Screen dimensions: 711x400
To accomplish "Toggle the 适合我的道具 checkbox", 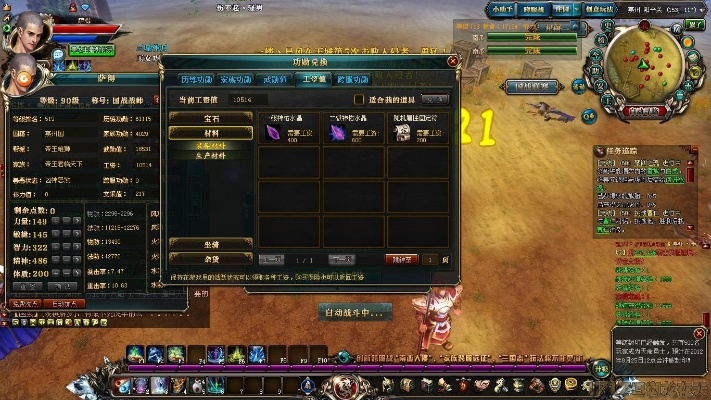I will coord(360,100).
